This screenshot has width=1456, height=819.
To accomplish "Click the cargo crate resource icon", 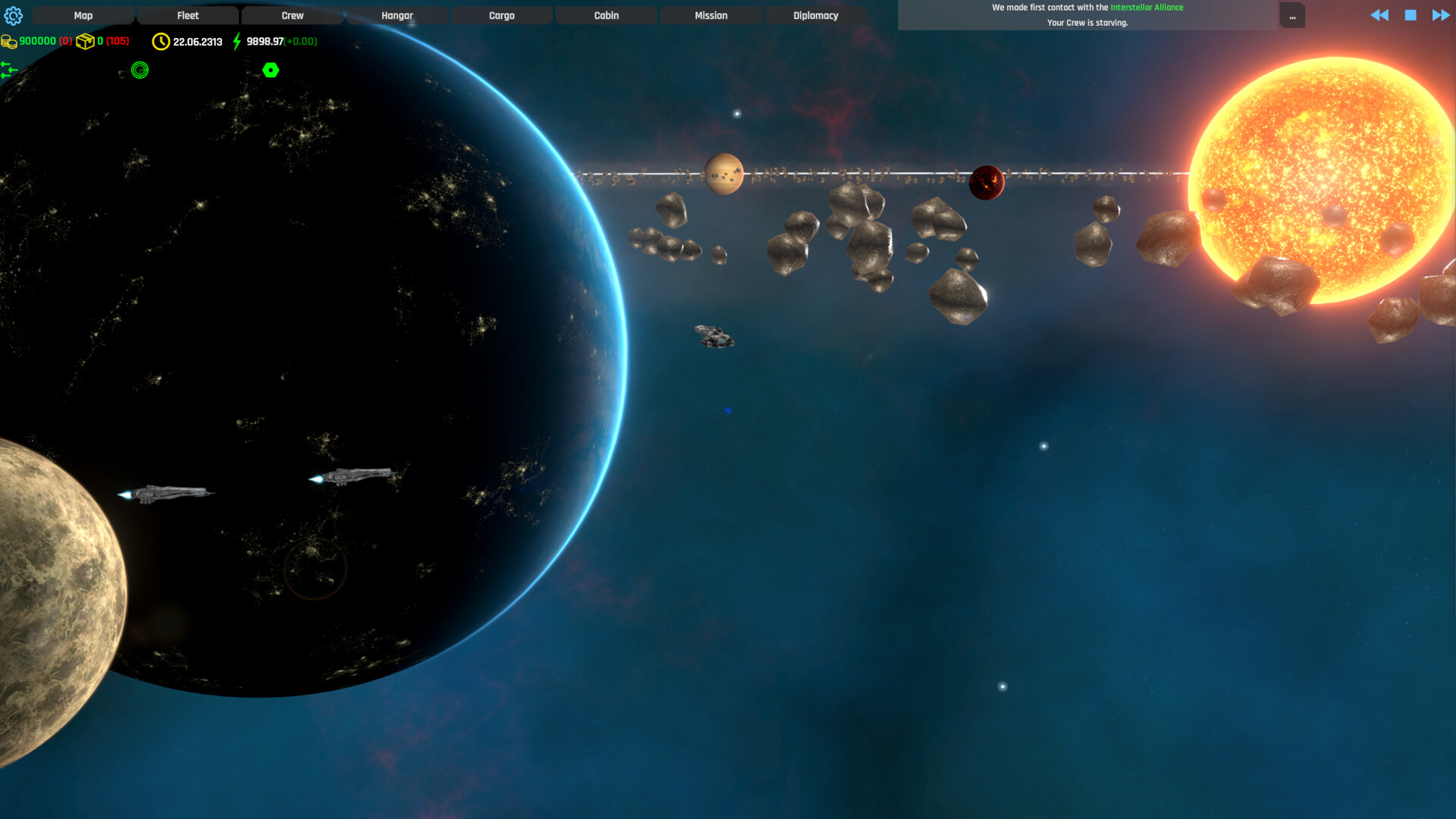I will (86, 42).
